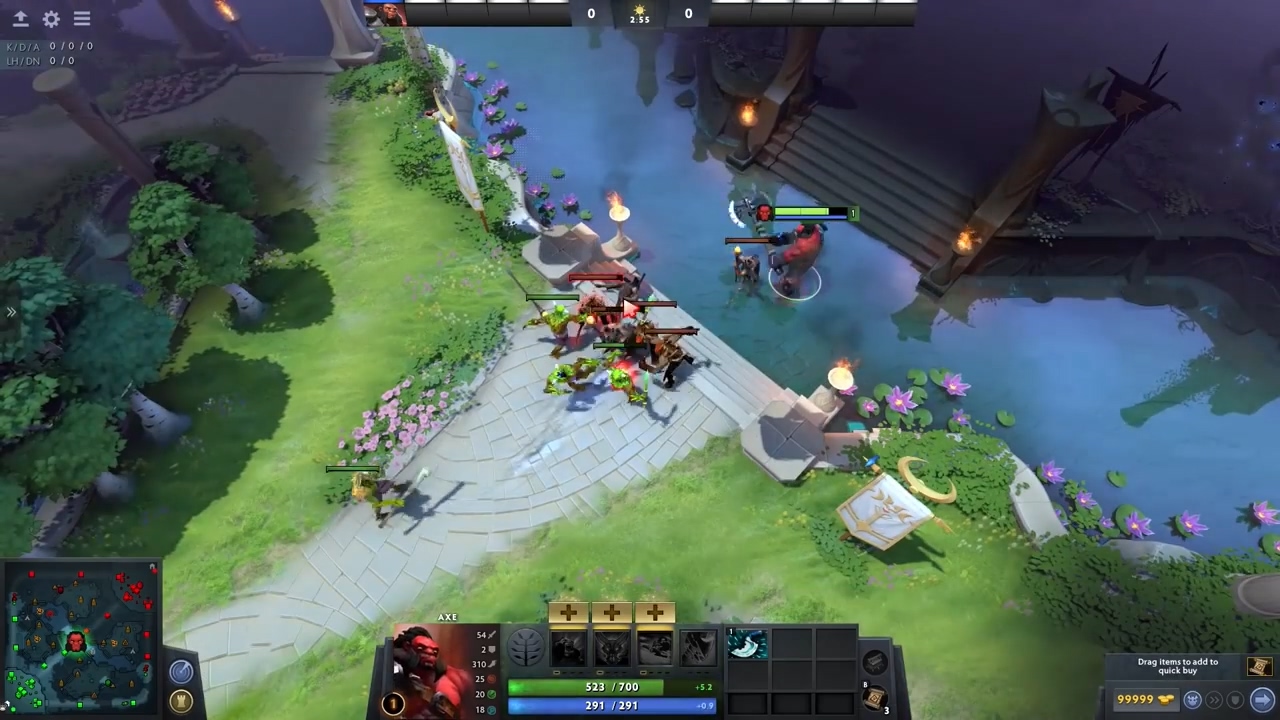This screenshot has height=720, width=1280.
Task: Click the TP scroll in quick buy
Action: tap(1260, 667)
